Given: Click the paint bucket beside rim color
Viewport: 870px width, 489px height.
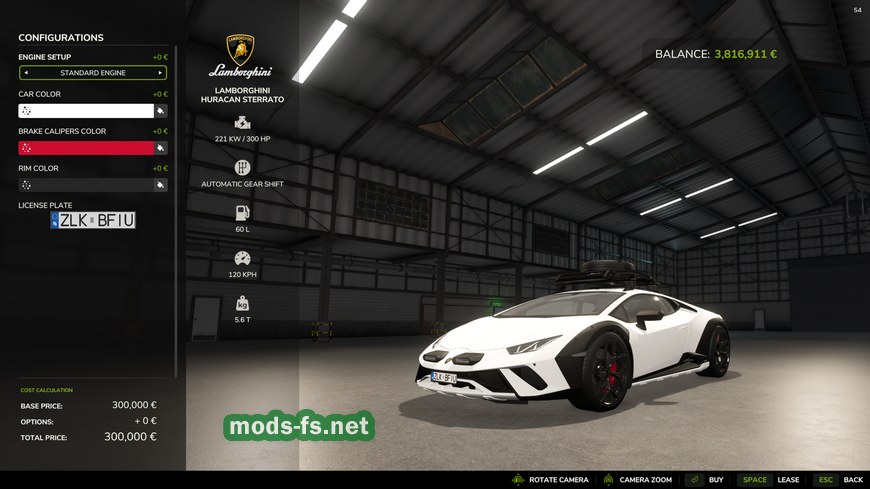Looking at the screenshot, I should point(160,185).
